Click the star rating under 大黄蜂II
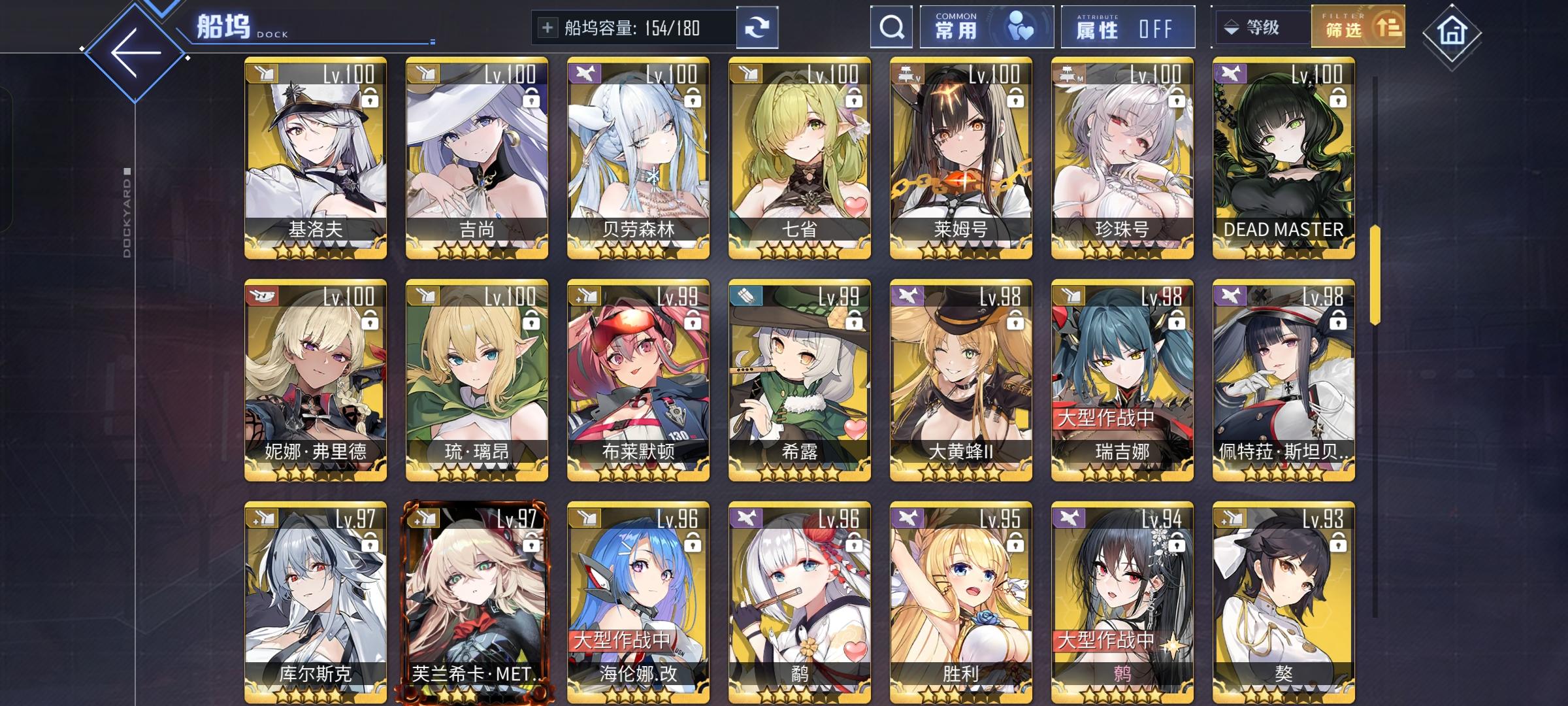This screenshot has height=706, width=1568. (960, 471)
